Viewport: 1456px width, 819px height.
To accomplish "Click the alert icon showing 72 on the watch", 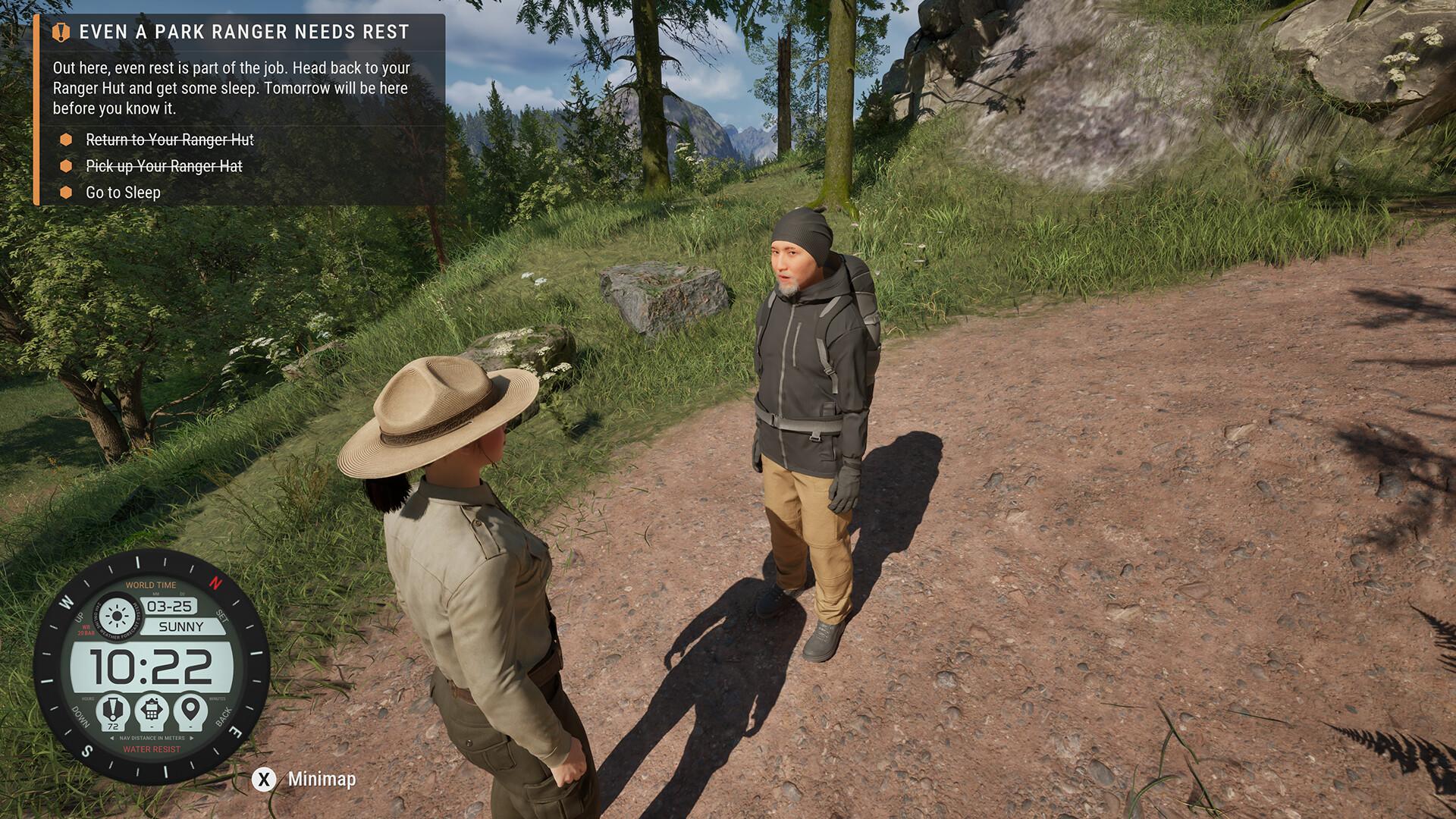I will coord(113,709).
